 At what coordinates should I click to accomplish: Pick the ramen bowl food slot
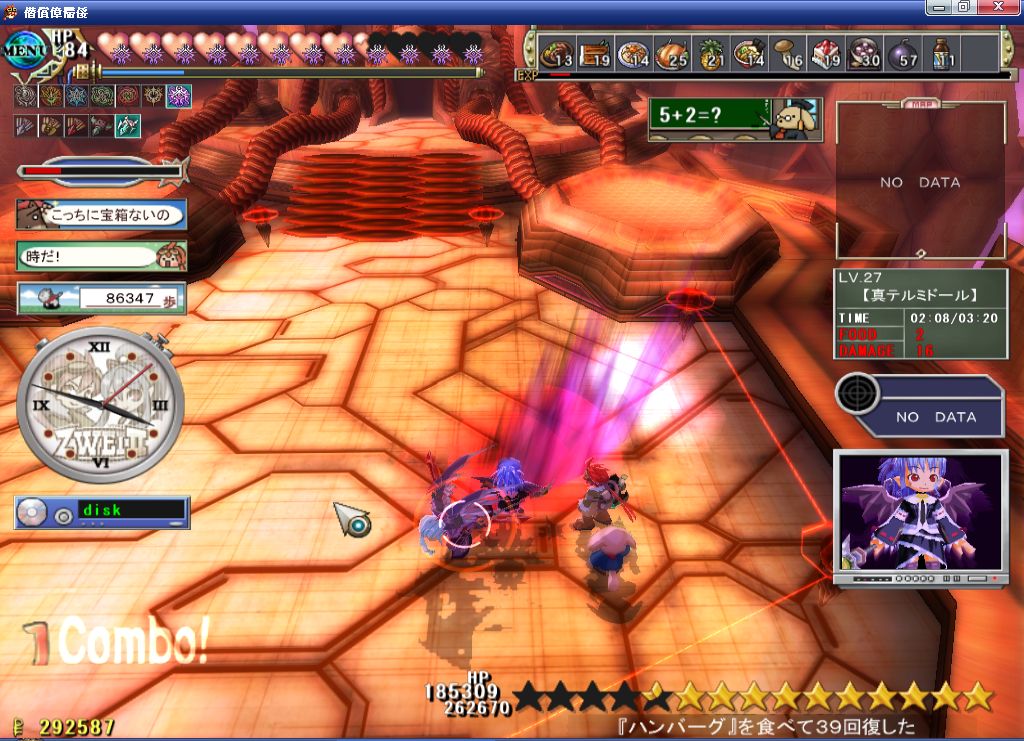point(751,53)
